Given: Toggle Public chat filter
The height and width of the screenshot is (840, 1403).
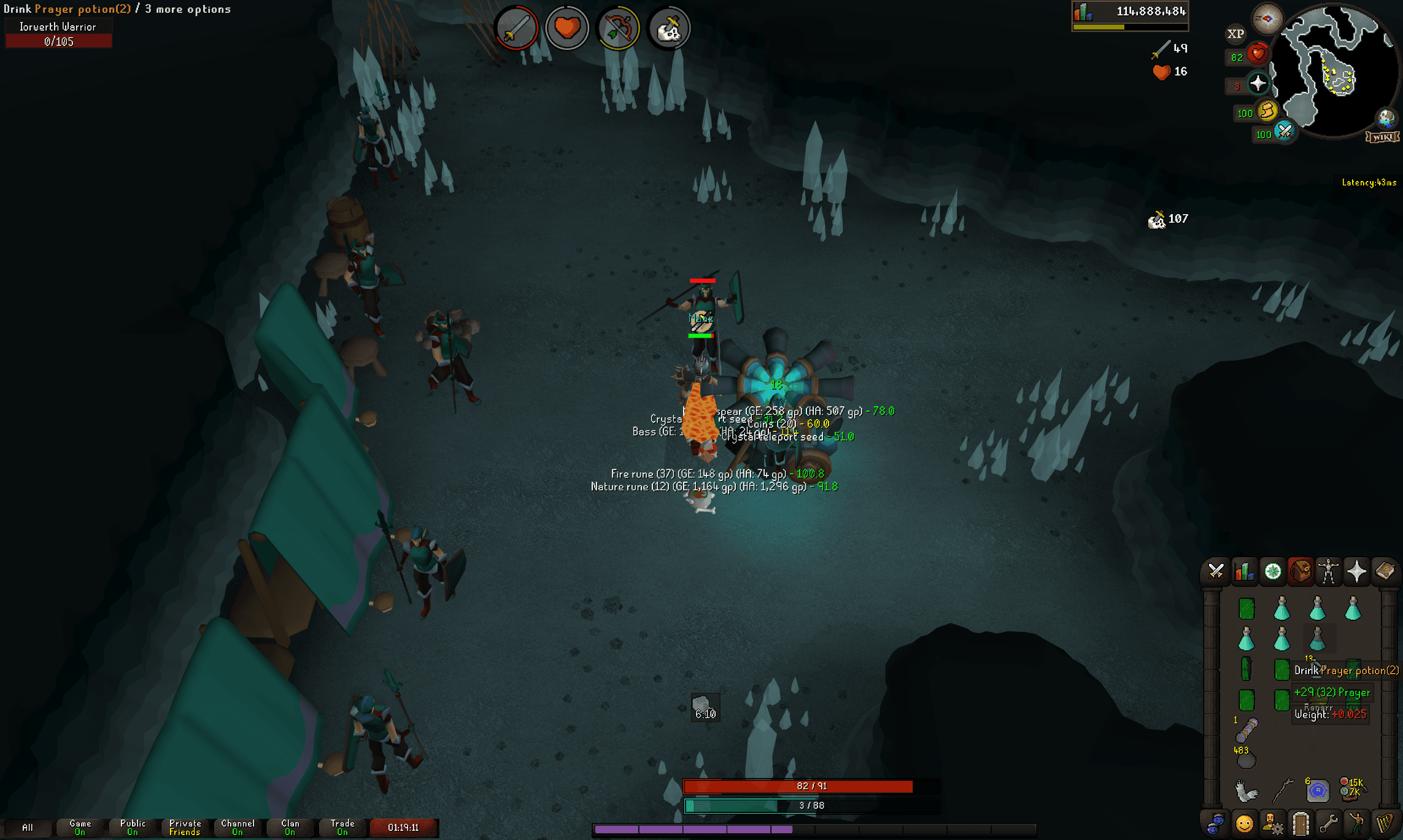Looking at the screenshot, I should tap(132, 827).
